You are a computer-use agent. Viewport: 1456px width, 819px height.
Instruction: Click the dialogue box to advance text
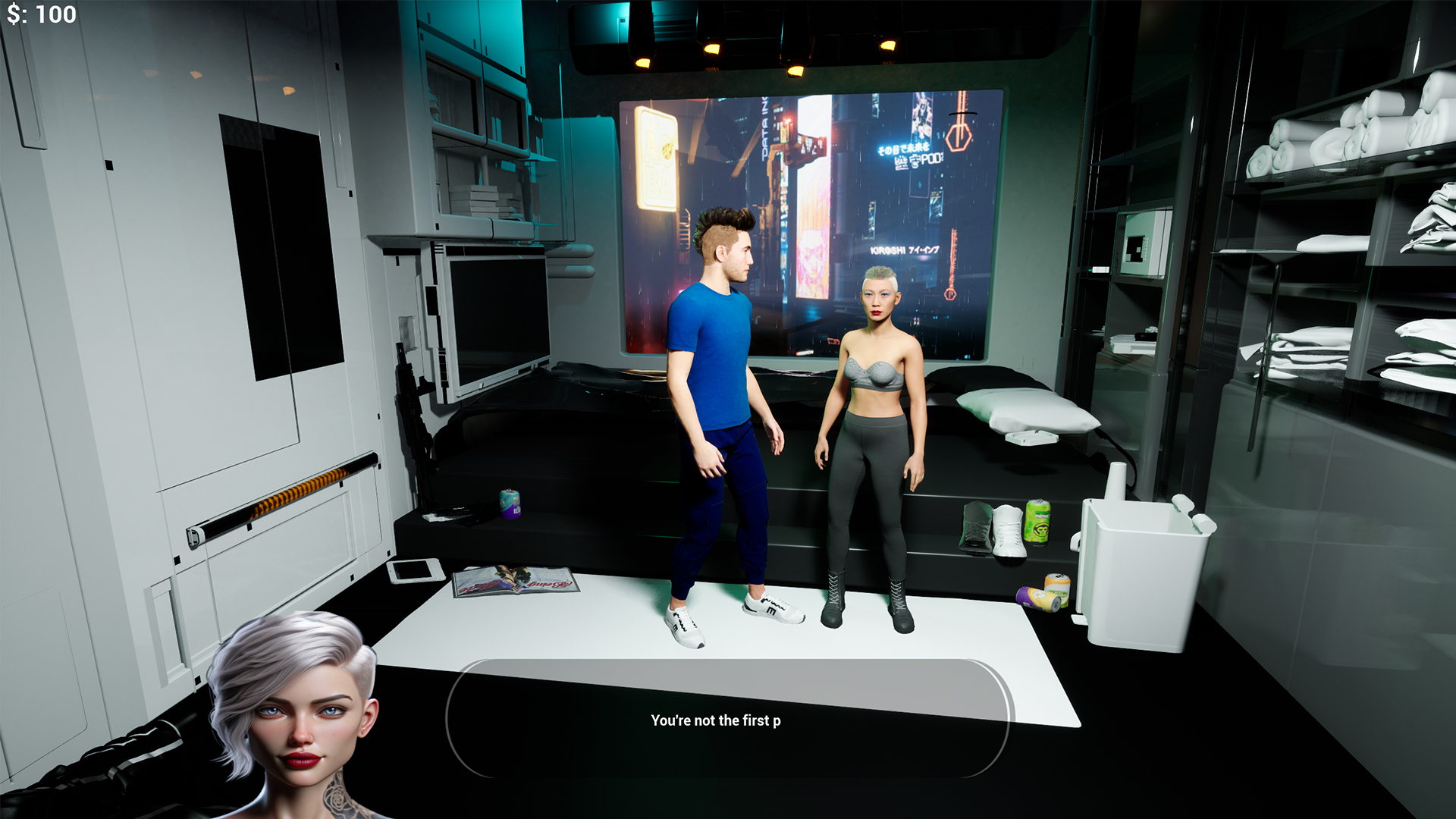[x=726, y=719]
